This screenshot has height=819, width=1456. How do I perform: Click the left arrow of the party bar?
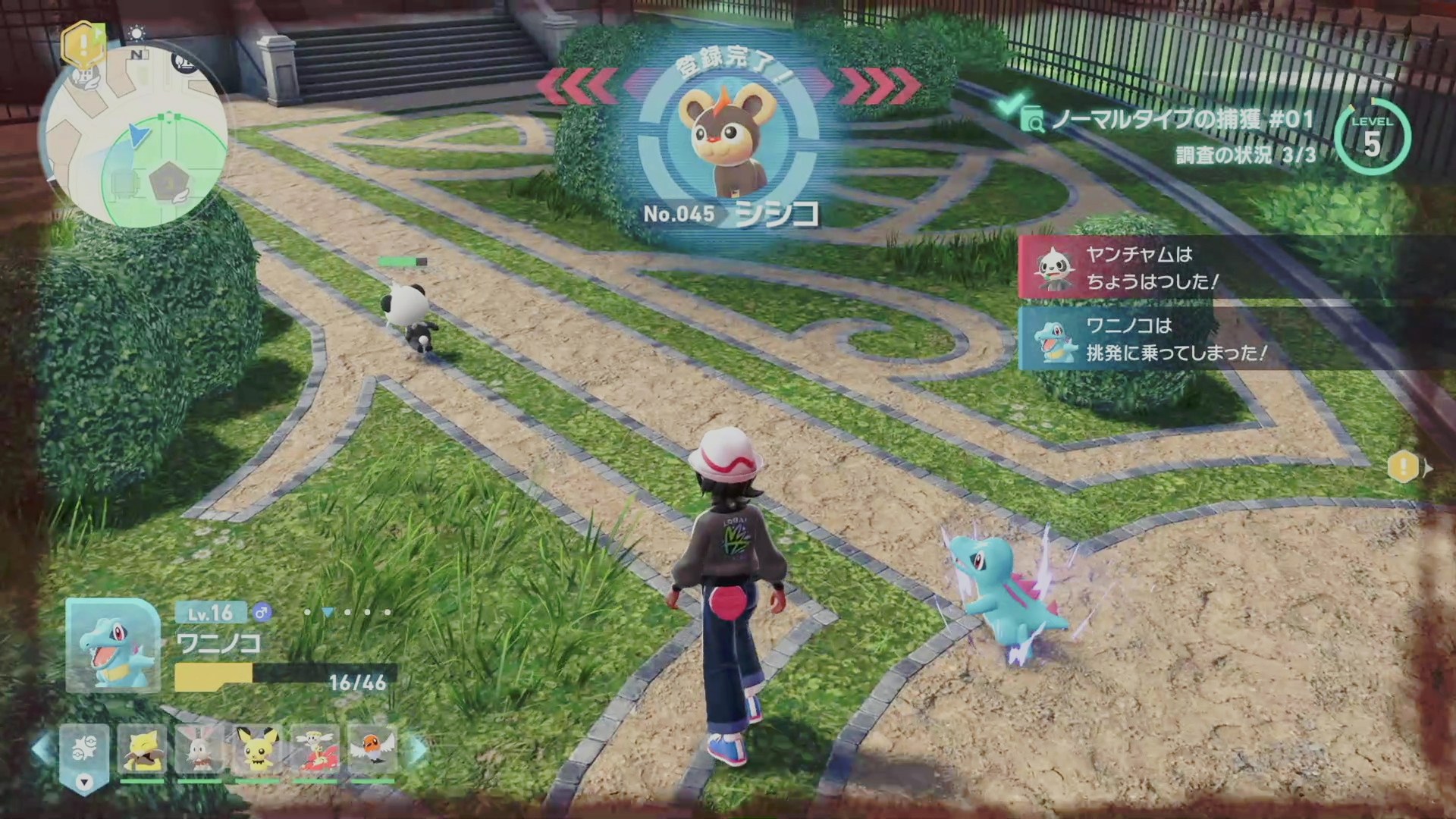pyautogui.click(x=42, y=748)
